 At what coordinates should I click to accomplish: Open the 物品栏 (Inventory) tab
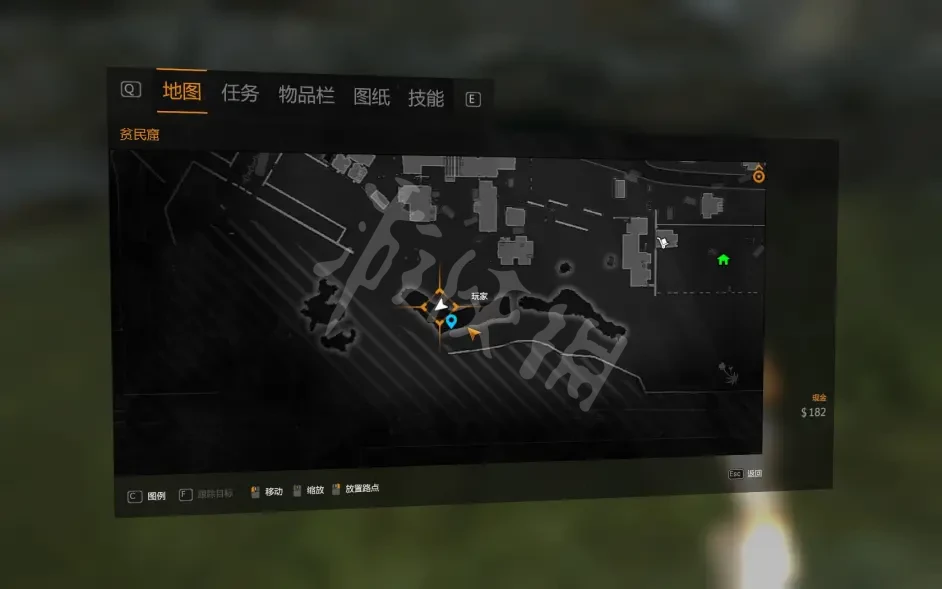pyautogui.click(x=306, y=95)
